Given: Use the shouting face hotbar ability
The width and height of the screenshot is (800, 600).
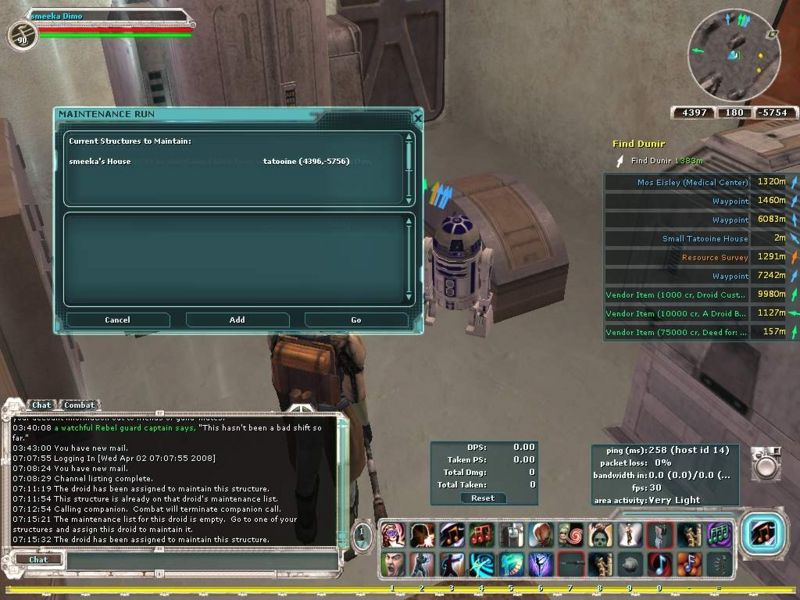Looking at the screenshot, I should (x=392, y=563).
